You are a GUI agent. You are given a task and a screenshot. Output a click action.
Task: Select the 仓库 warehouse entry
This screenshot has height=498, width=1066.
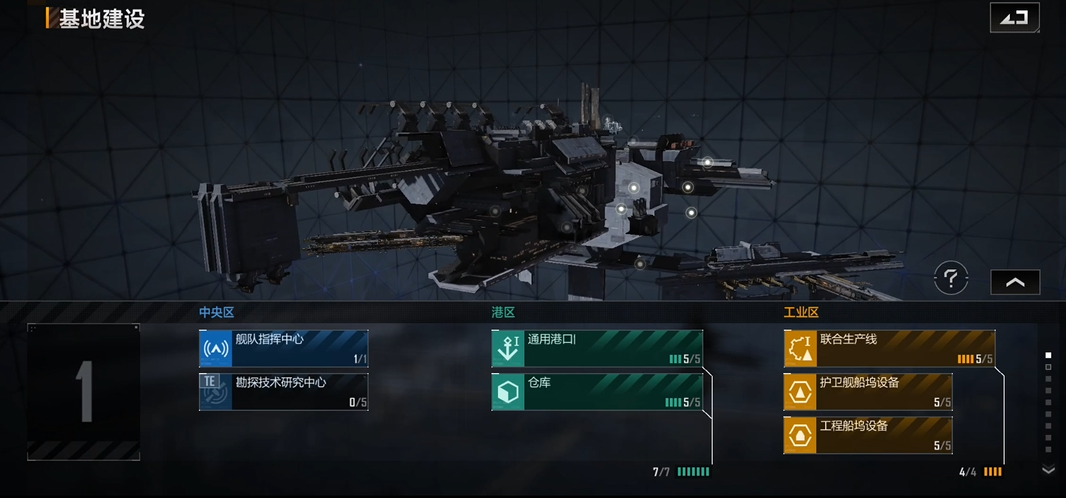tap(597, 392)
